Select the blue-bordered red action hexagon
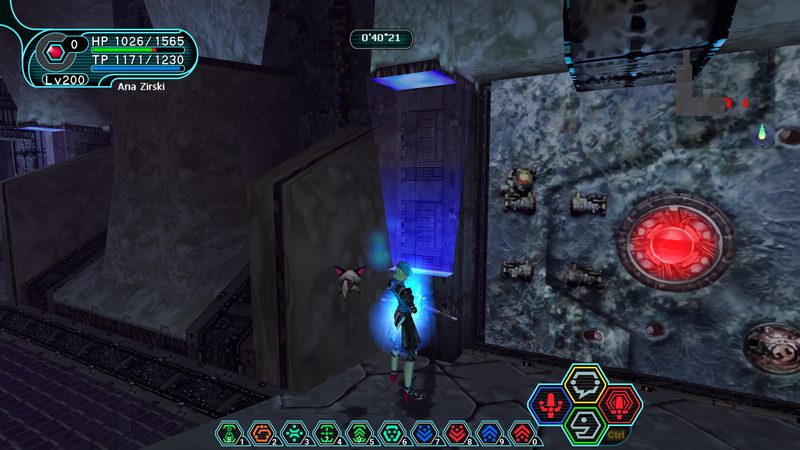Viewport: 800px width, 450px height. (549, 405)
